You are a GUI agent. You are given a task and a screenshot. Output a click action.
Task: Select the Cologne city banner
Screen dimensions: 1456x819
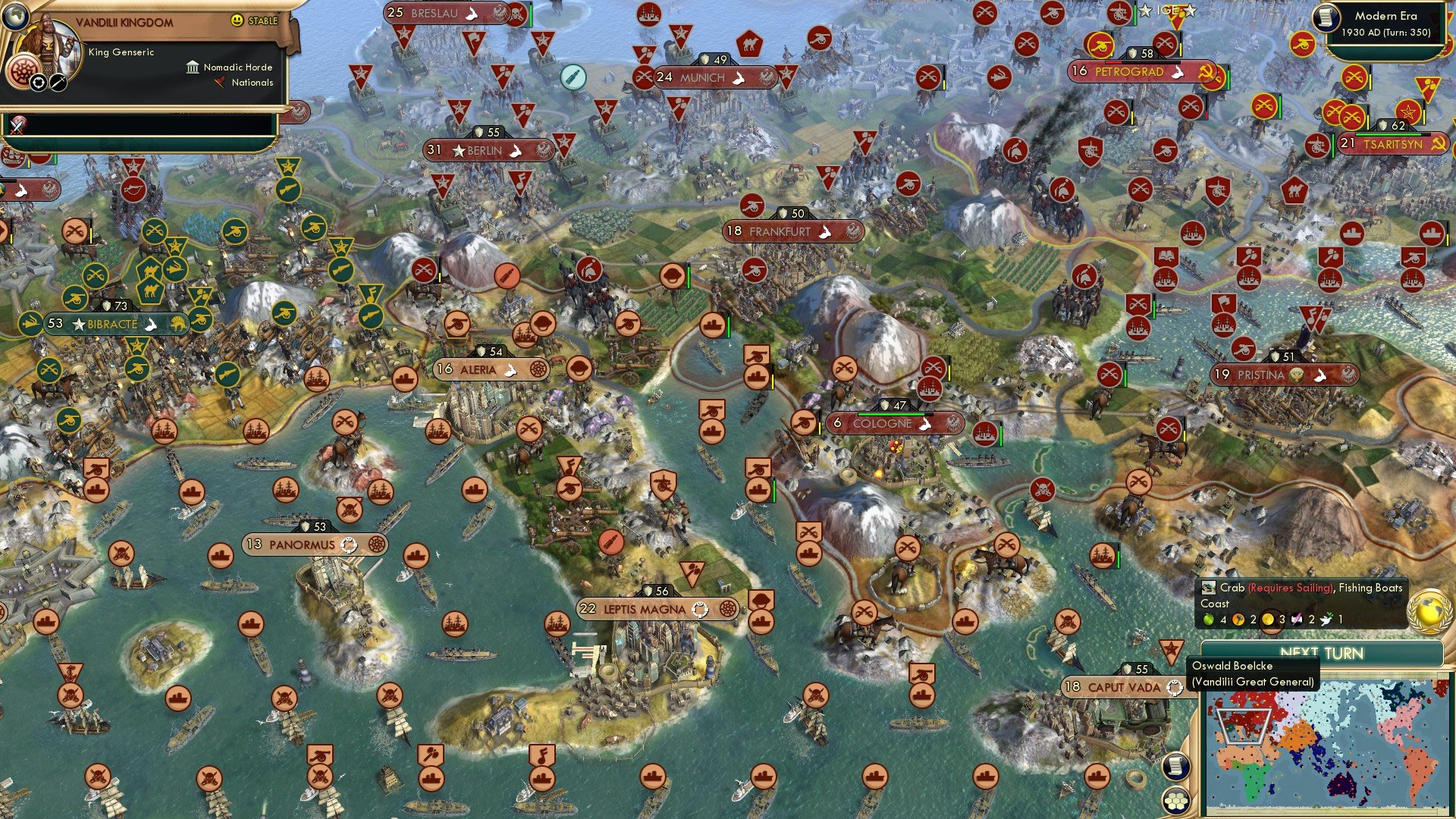coord(895,424)
